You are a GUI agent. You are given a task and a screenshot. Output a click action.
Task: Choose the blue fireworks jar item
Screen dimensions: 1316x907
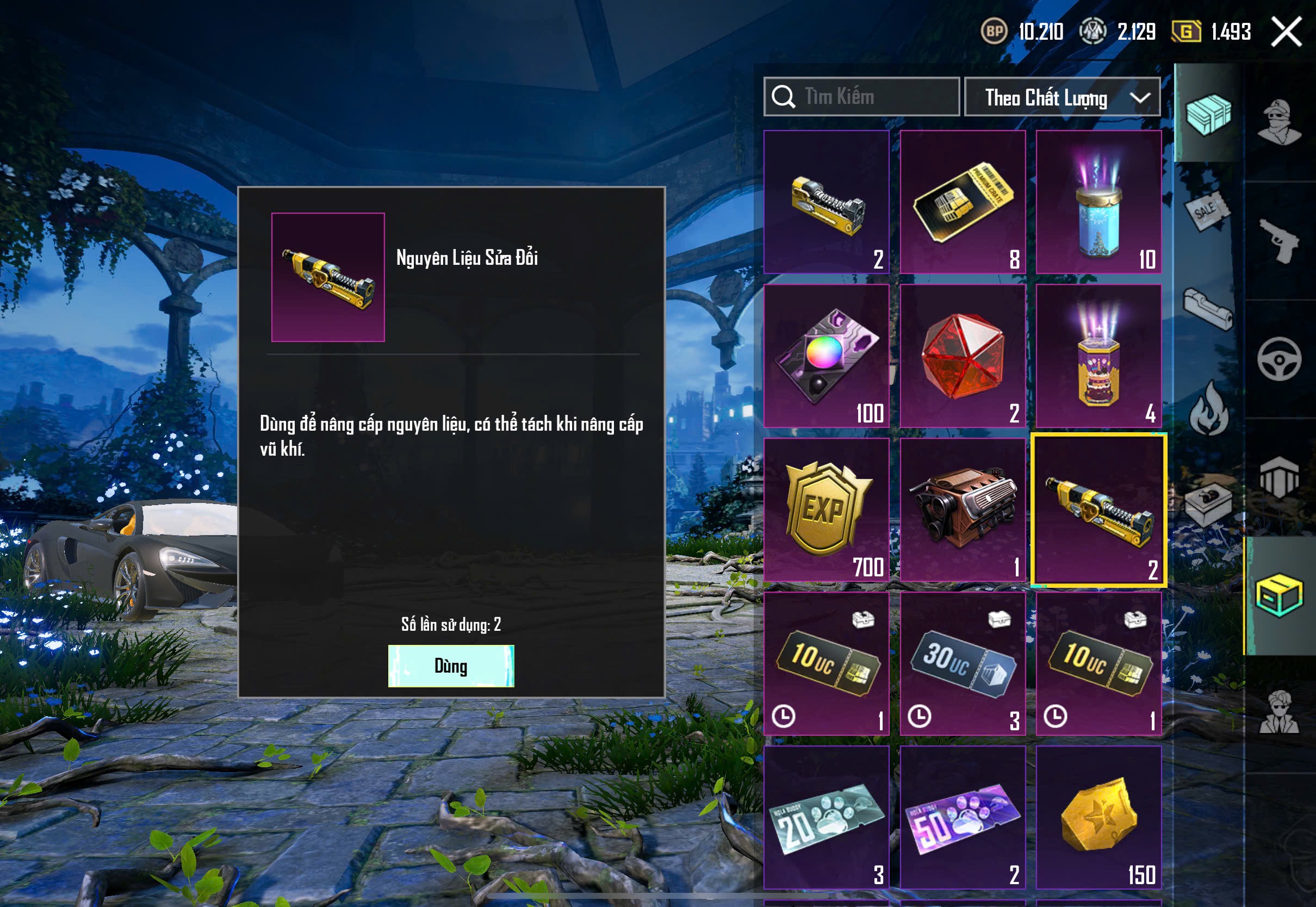[x=1098, y=202]
